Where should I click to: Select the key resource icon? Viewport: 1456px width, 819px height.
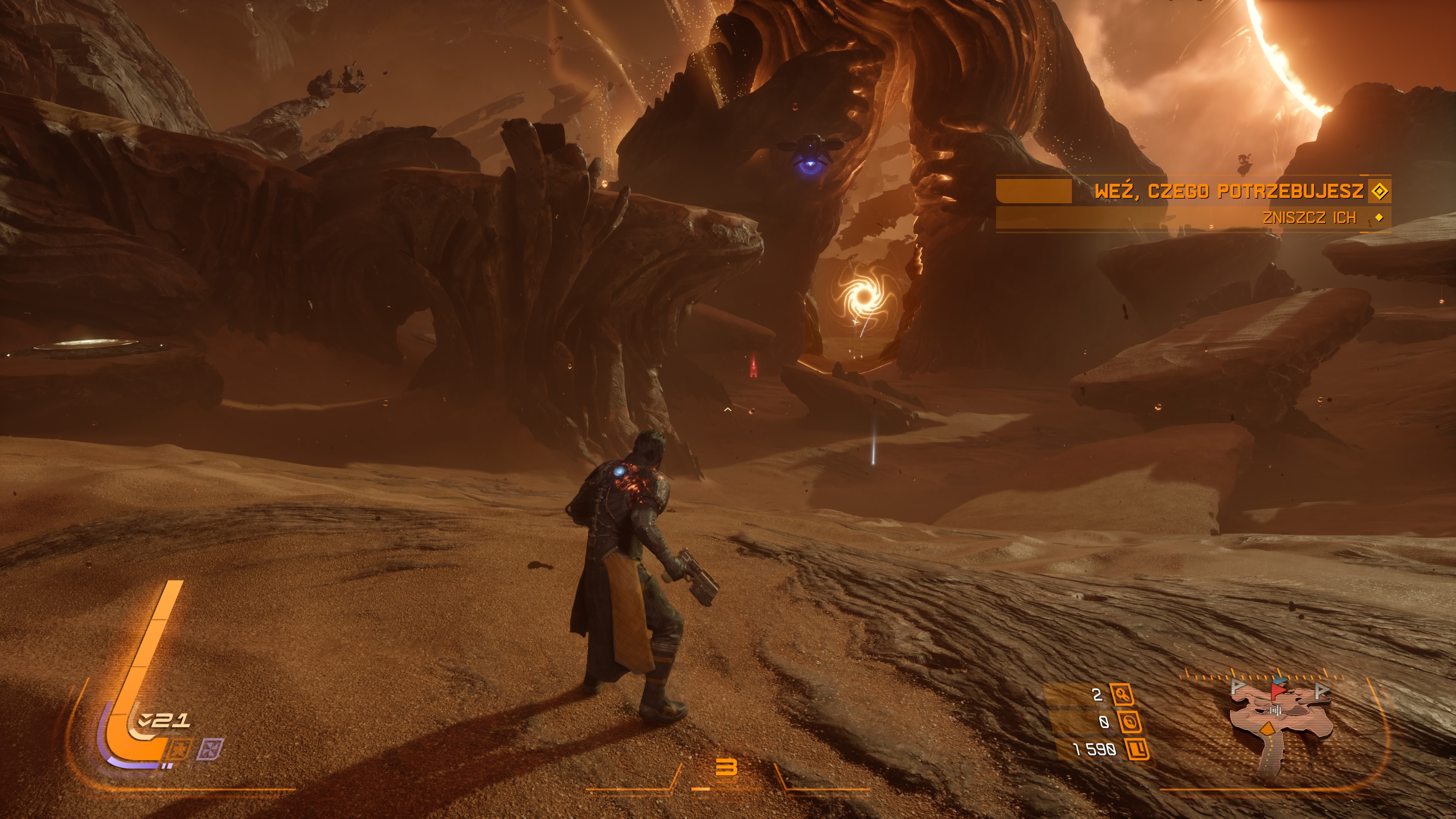[1122, 695]
